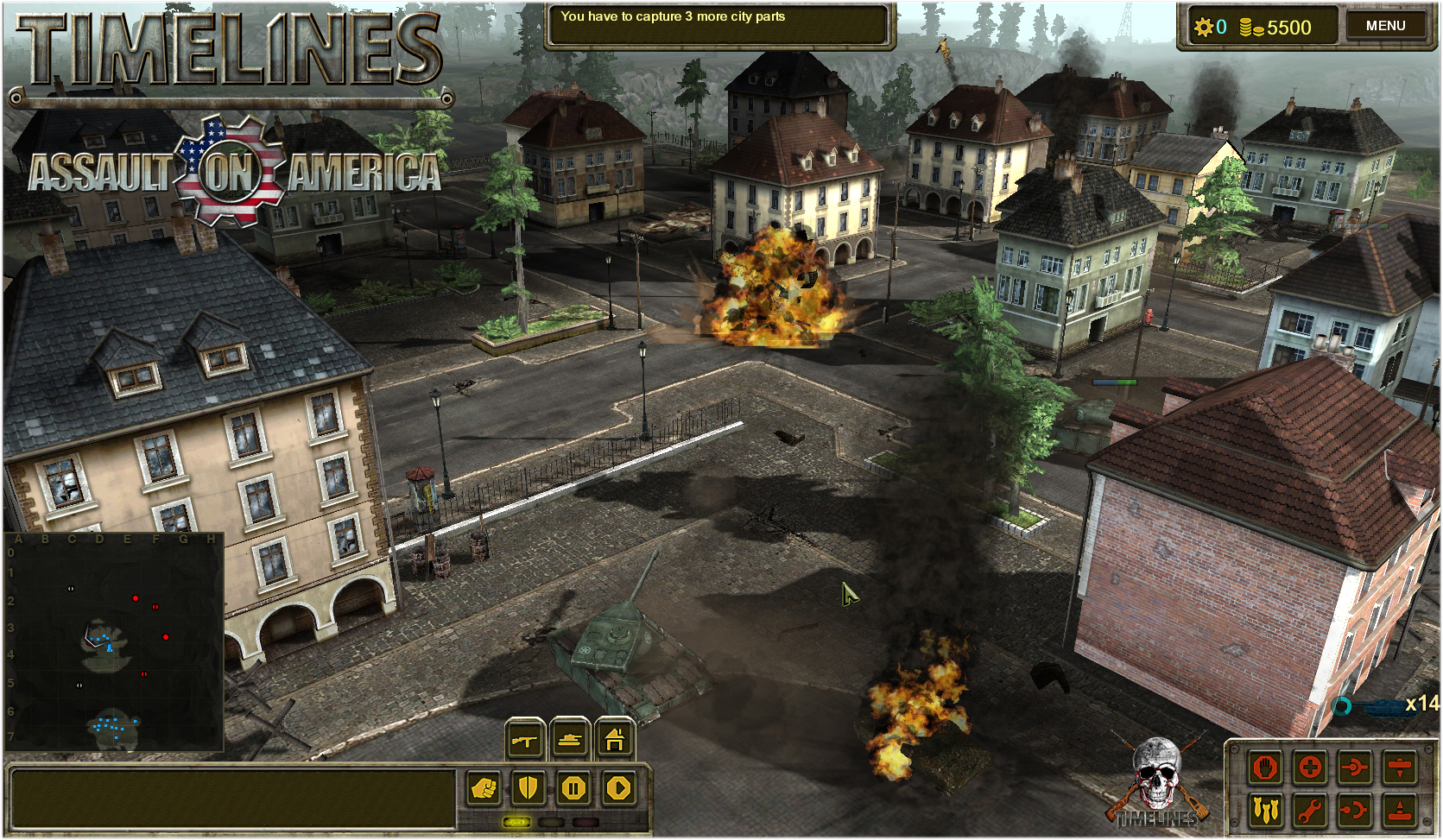The height and width of the screenshot is (840, 1443).
Task: Click the red stop-hand halt icon
Action: point(1265,767)
